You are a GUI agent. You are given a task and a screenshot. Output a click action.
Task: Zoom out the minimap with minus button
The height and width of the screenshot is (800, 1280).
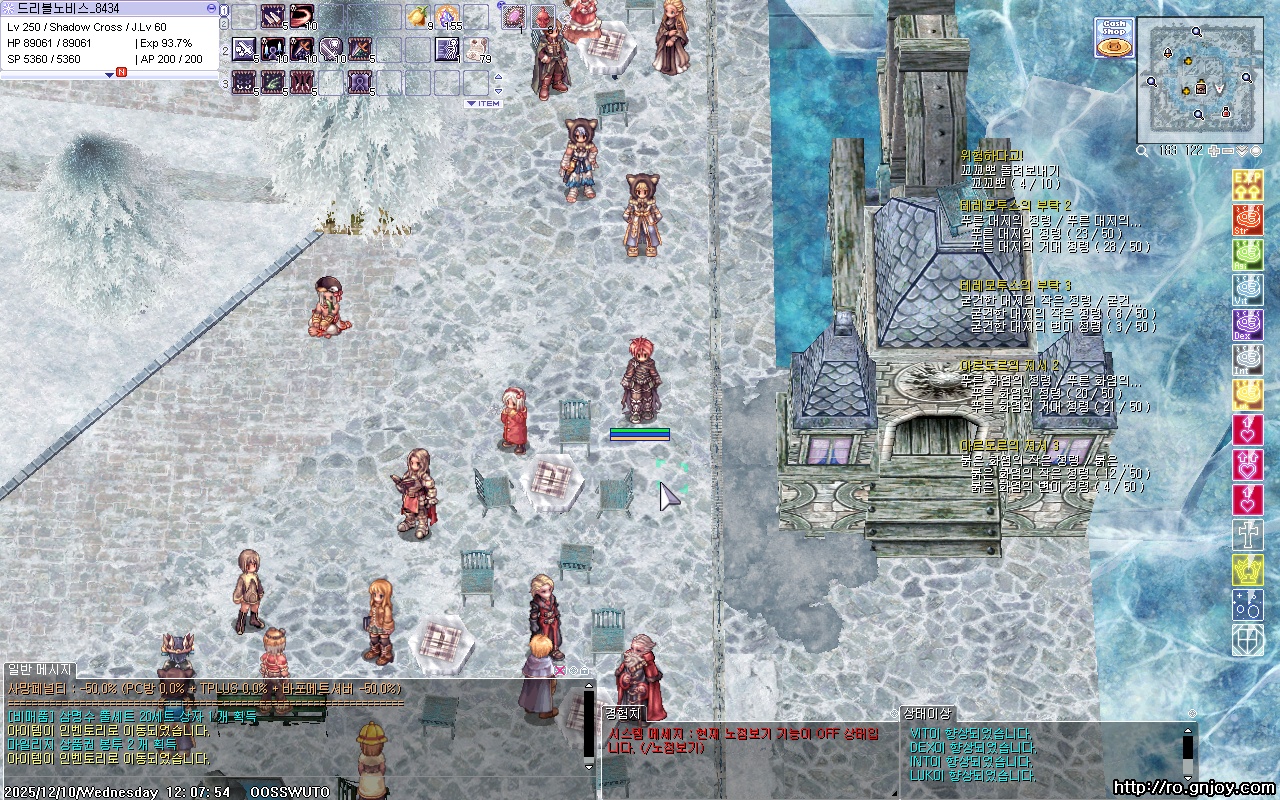coord(1229,151)
